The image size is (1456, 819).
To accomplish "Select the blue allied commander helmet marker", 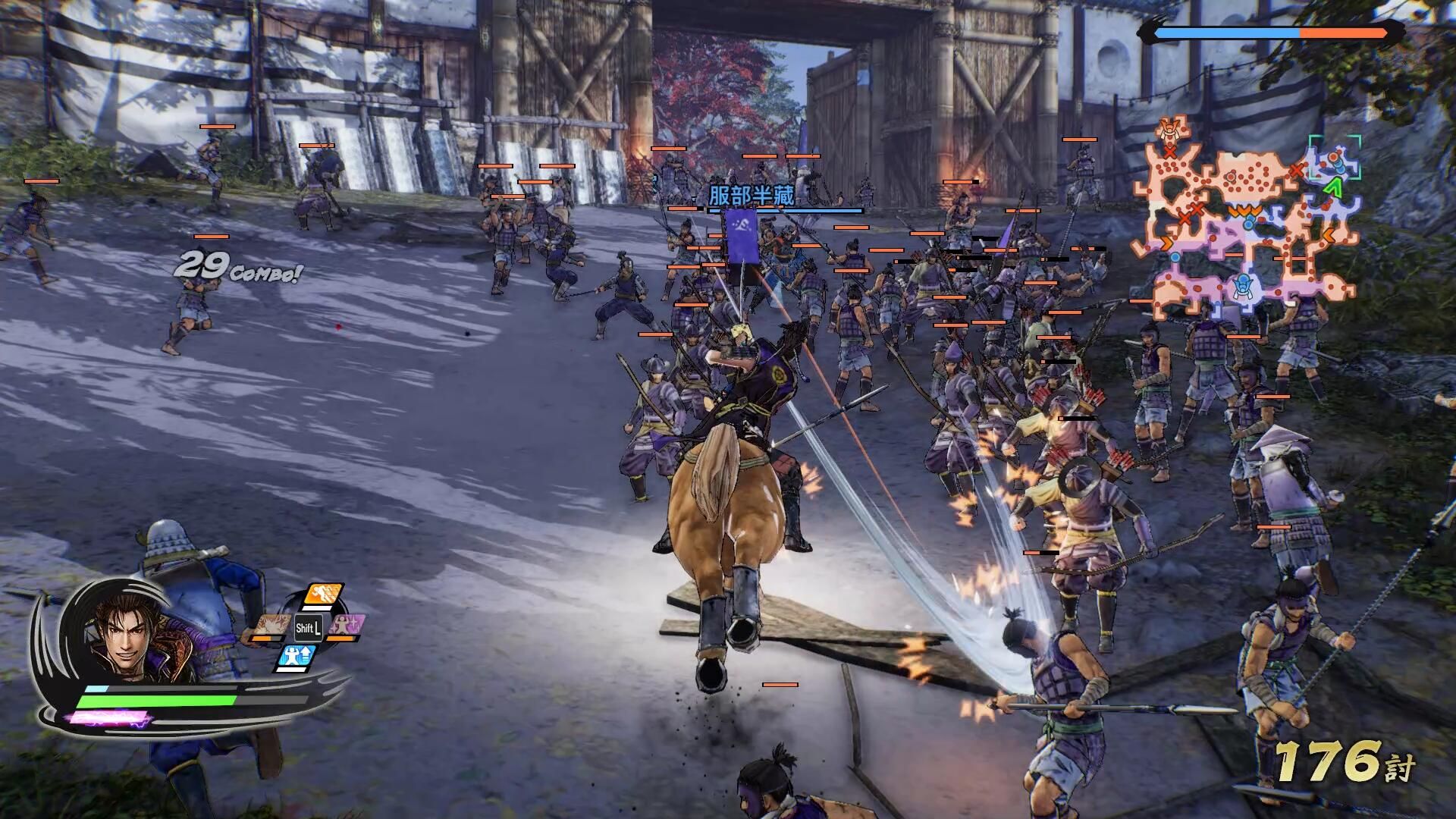I will click(1241, 286).
